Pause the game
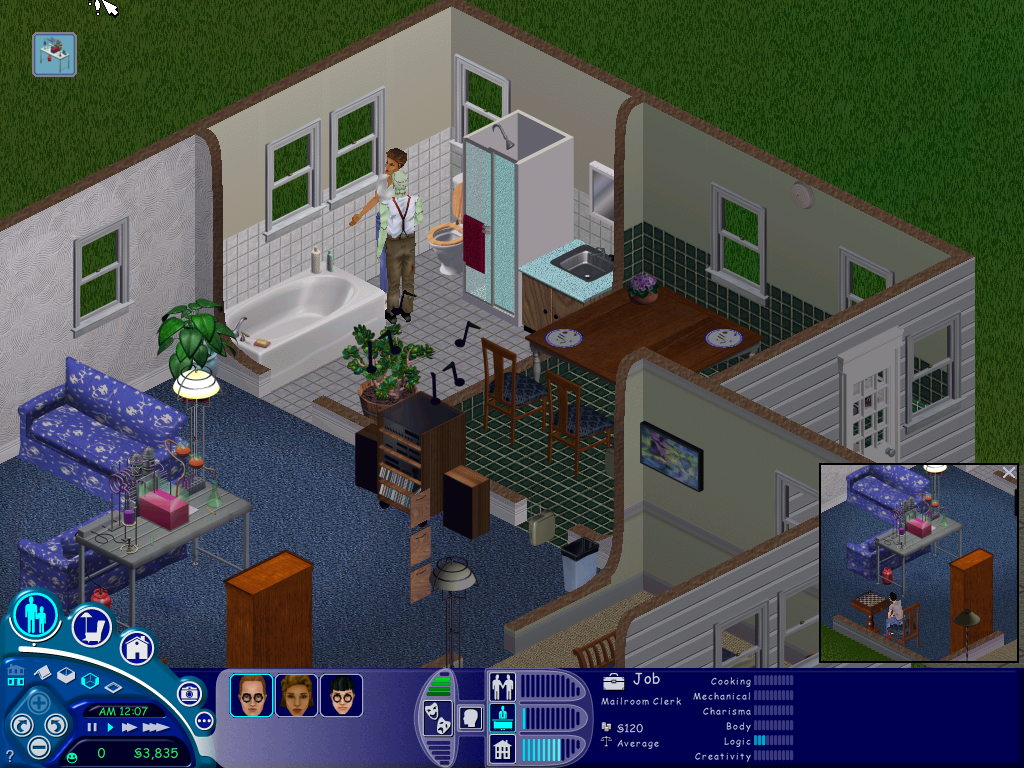Screen dimensions: 1024x768 (x=92, y=728)
